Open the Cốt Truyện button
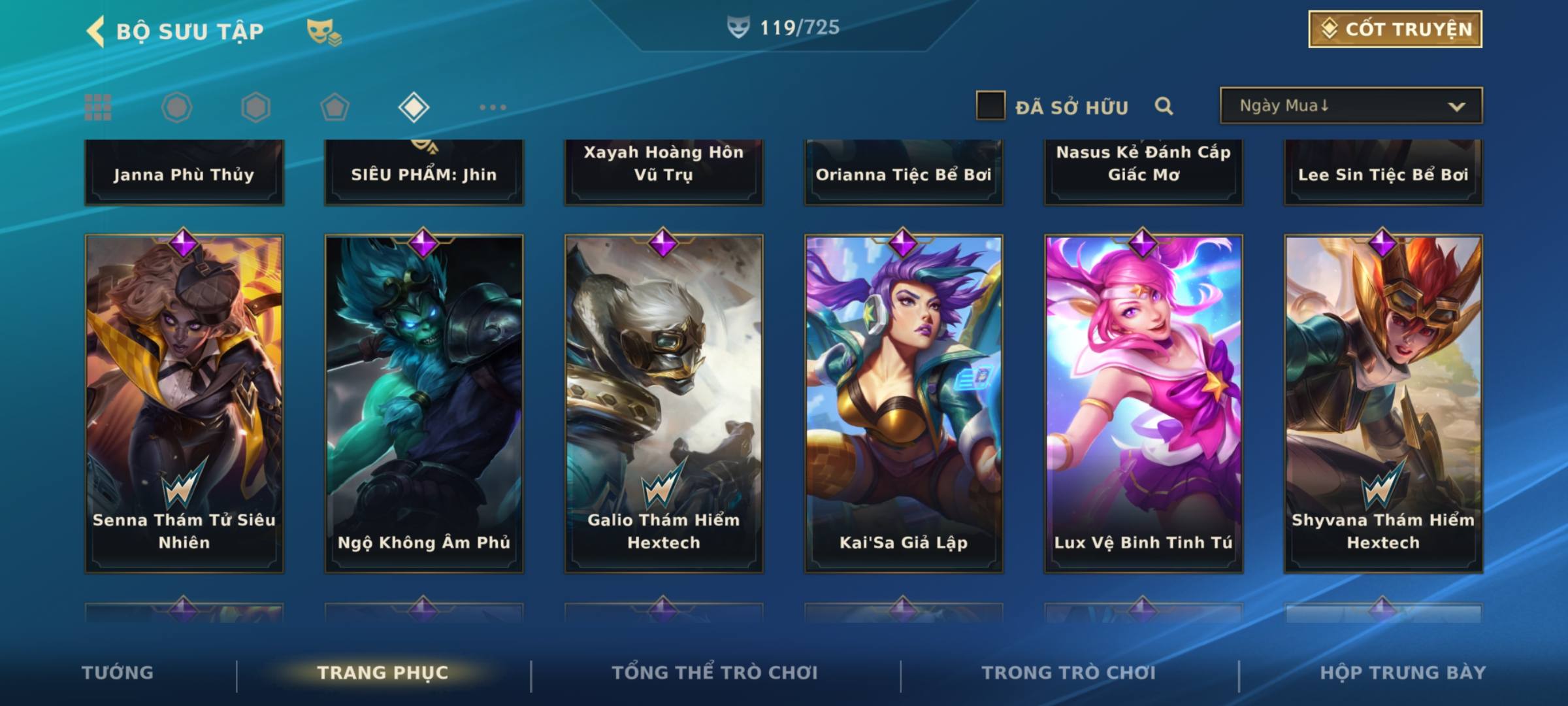 pyautogui.click(x=1395, y=29)
